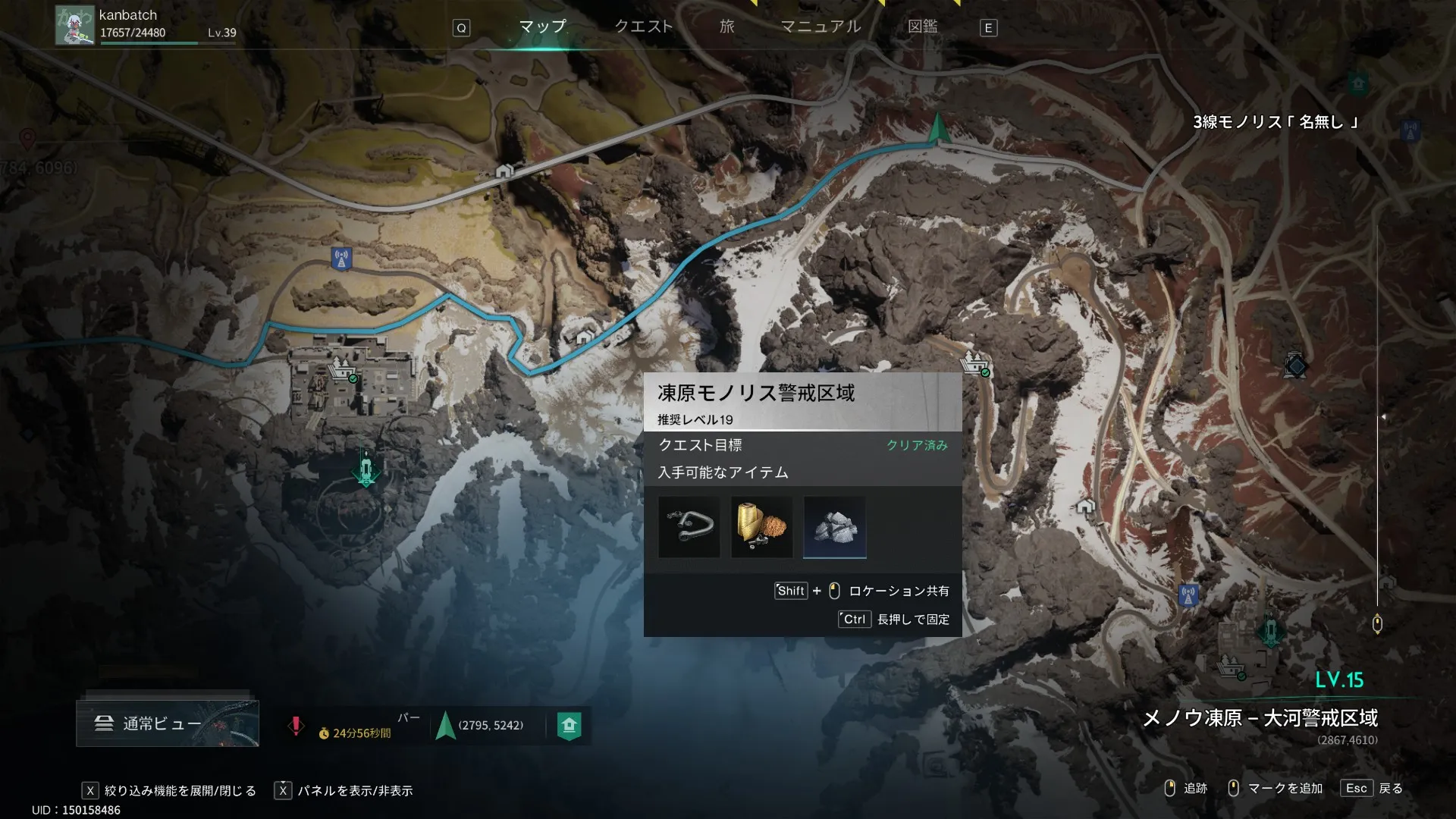Toggle the 通常ビュー map view button
Screen dimensions: 1456x819
[167, 723]
